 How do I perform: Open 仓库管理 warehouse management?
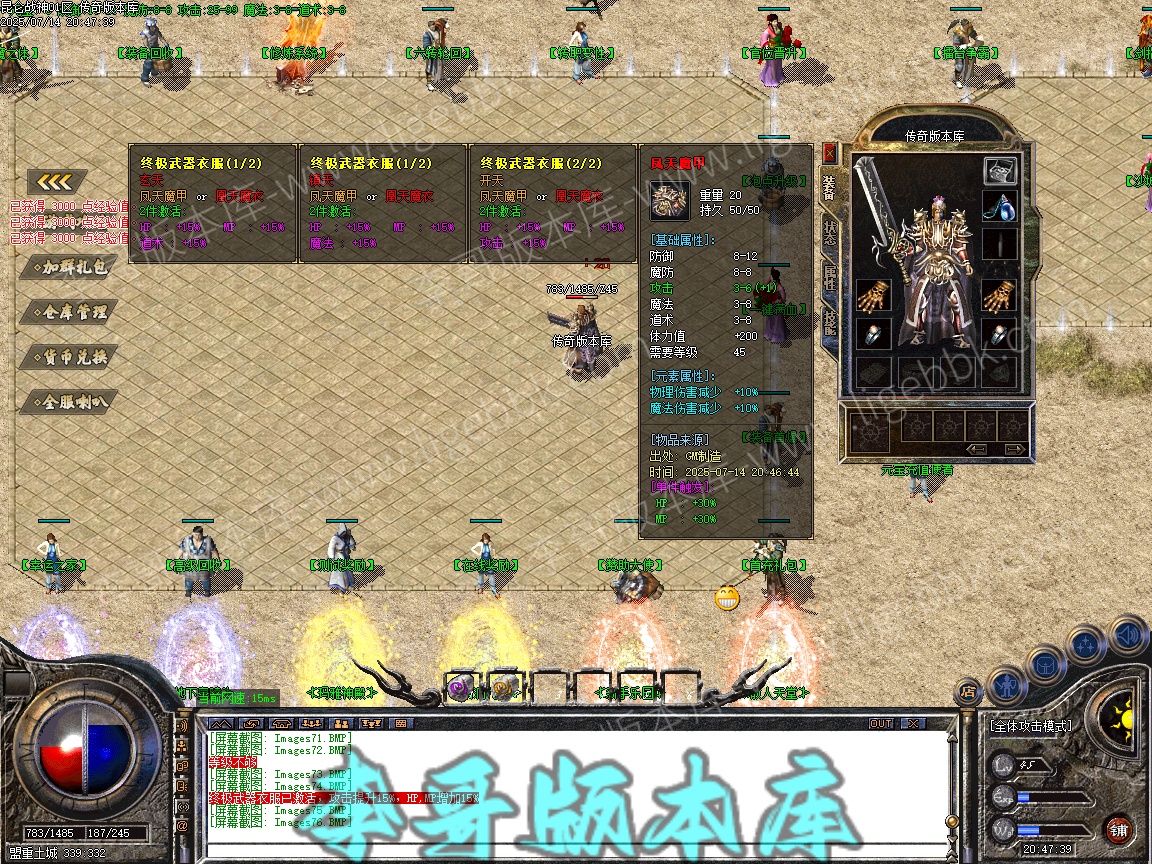coord(70,312)
